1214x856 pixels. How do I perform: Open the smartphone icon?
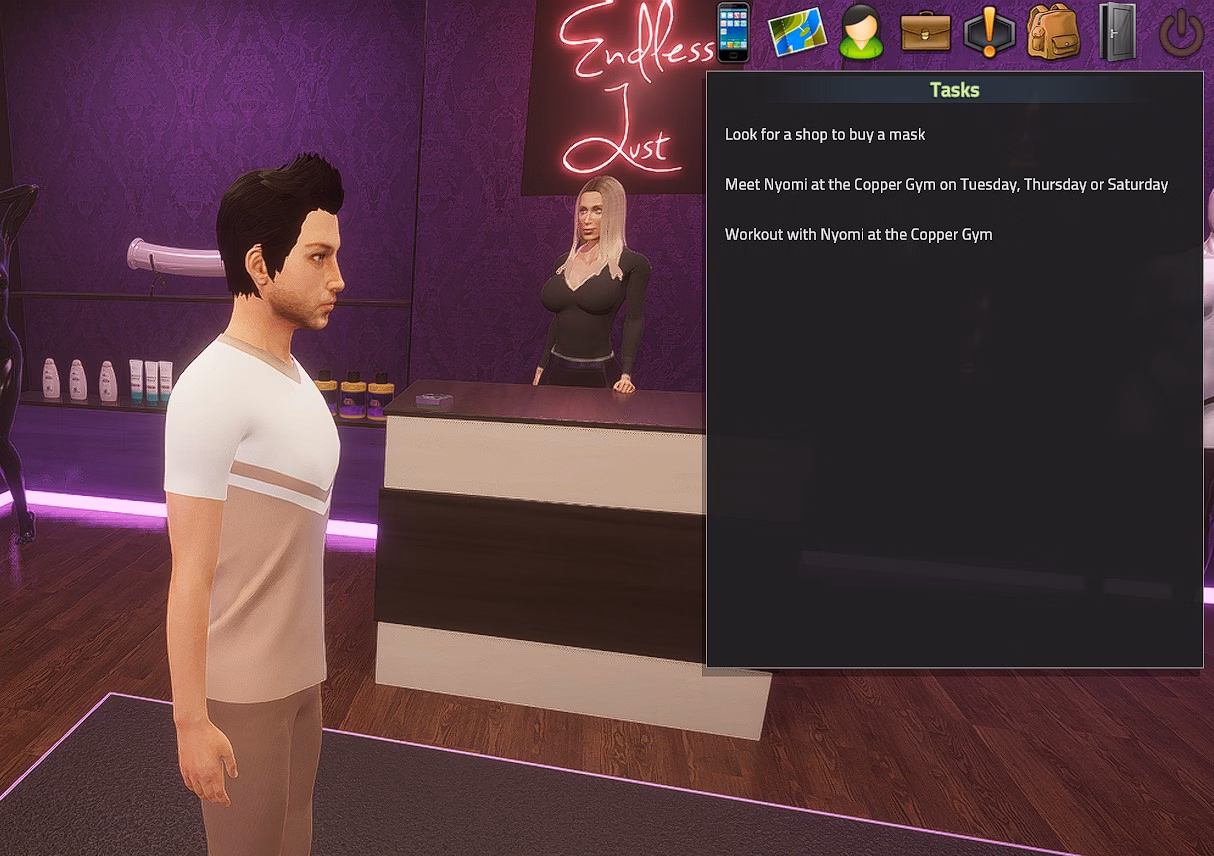733,32
